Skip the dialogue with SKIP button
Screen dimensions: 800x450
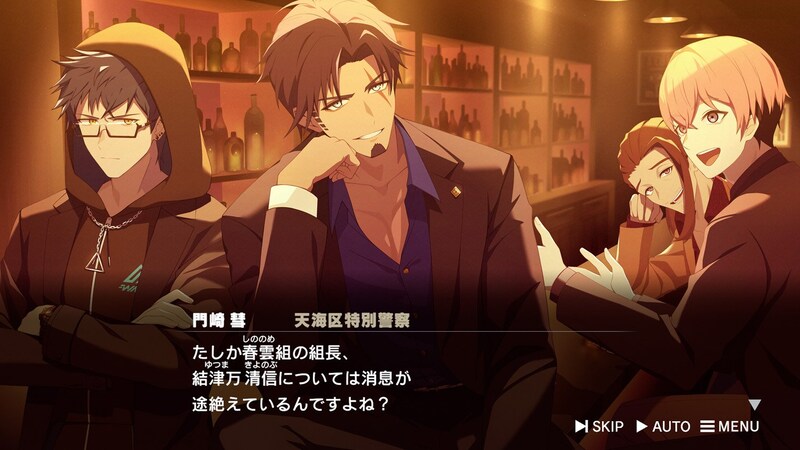(x=599, y=427)
